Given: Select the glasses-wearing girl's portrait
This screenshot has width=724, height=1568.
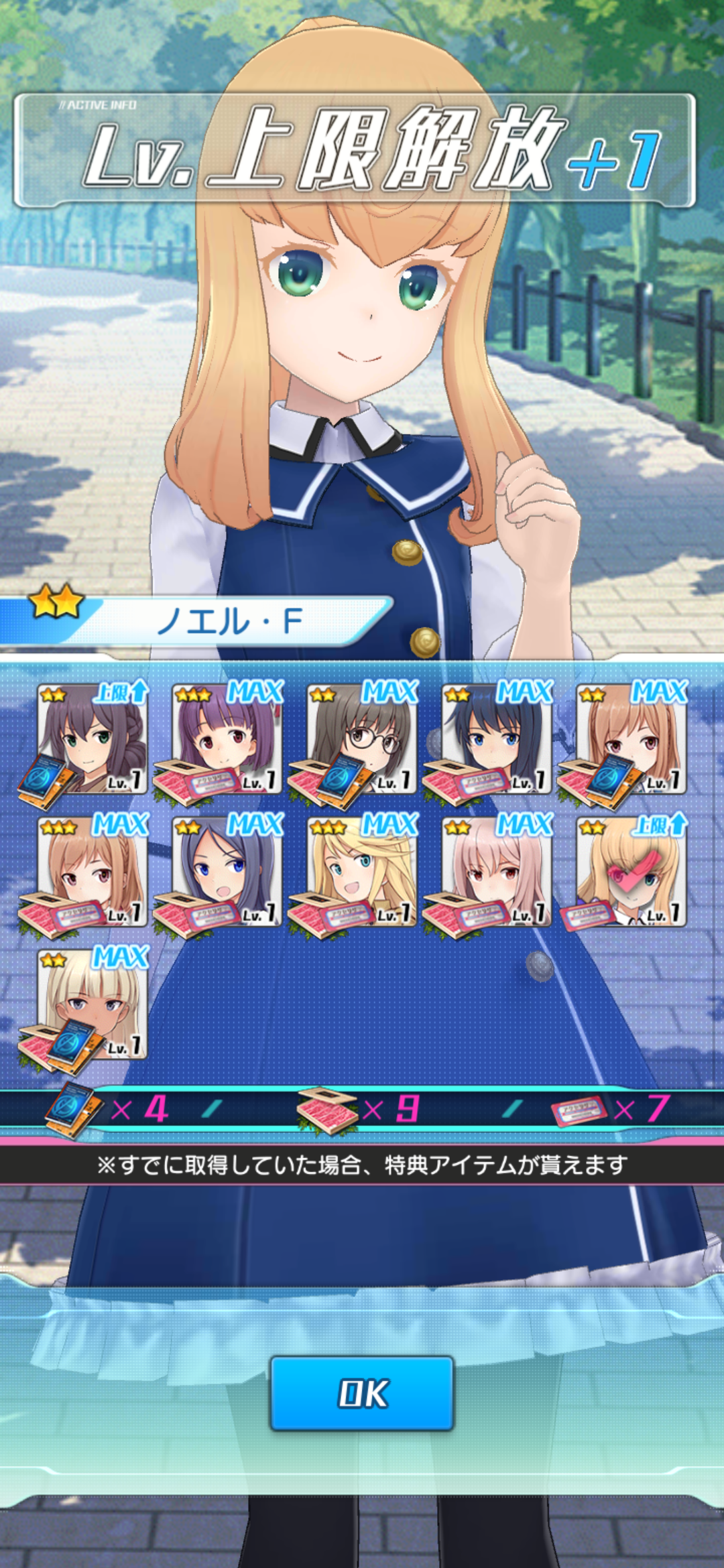Looking at the screenshot, I should click(x=362, y=739).
